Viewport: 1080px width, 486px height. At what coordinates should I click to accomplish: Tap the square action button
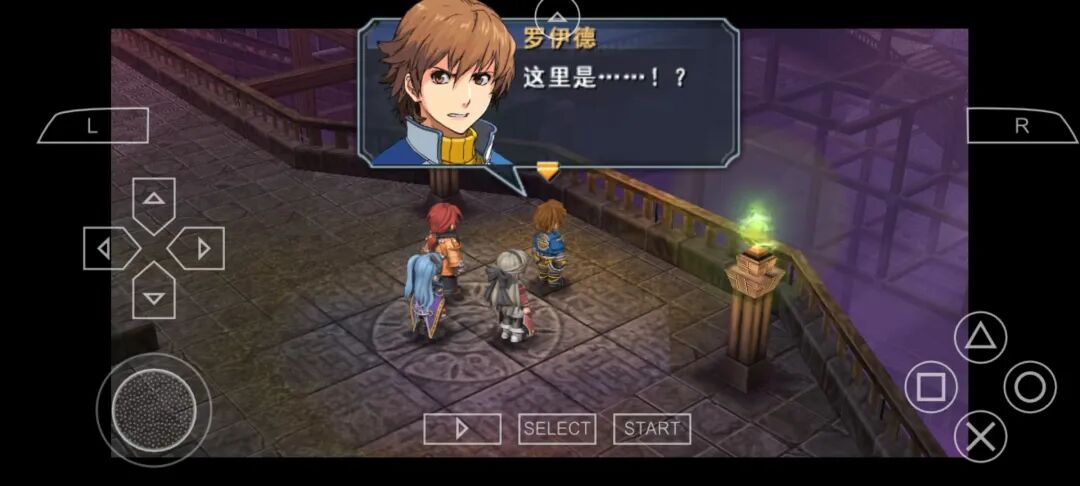tap(931, 387)
